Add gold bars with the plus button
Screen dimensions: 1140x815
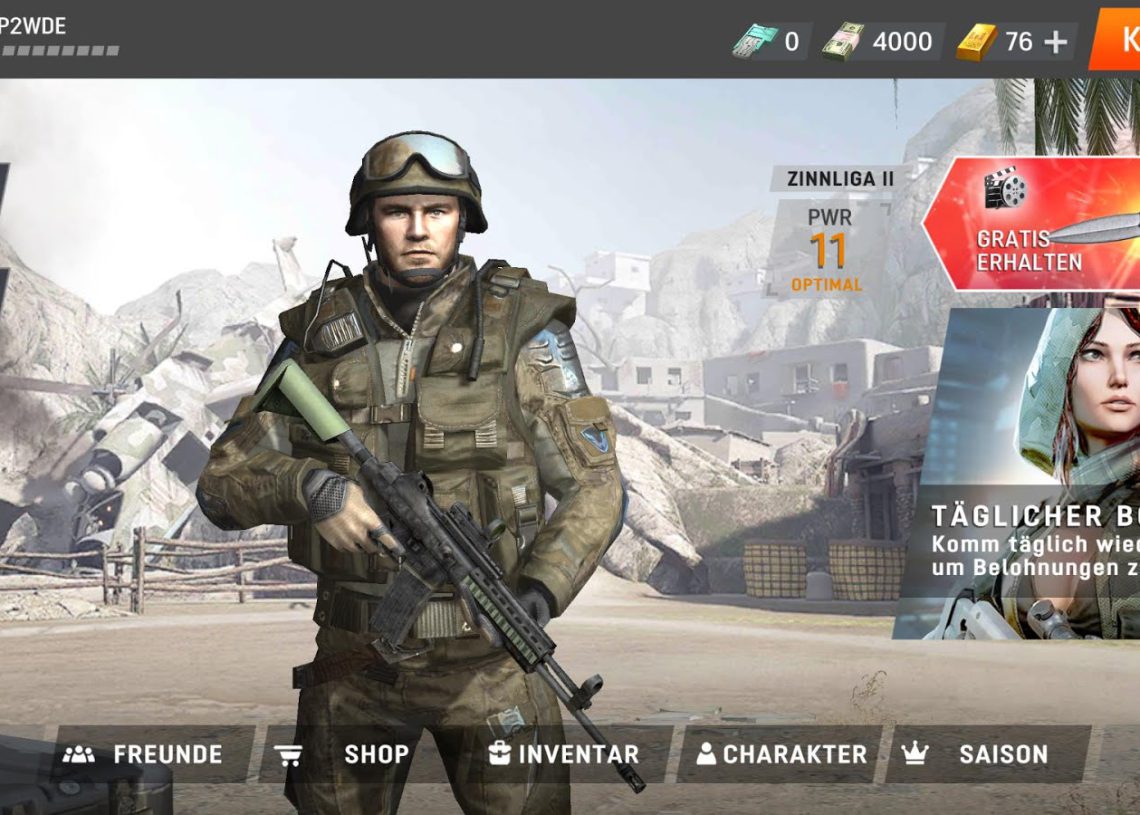pos(1055,42)
